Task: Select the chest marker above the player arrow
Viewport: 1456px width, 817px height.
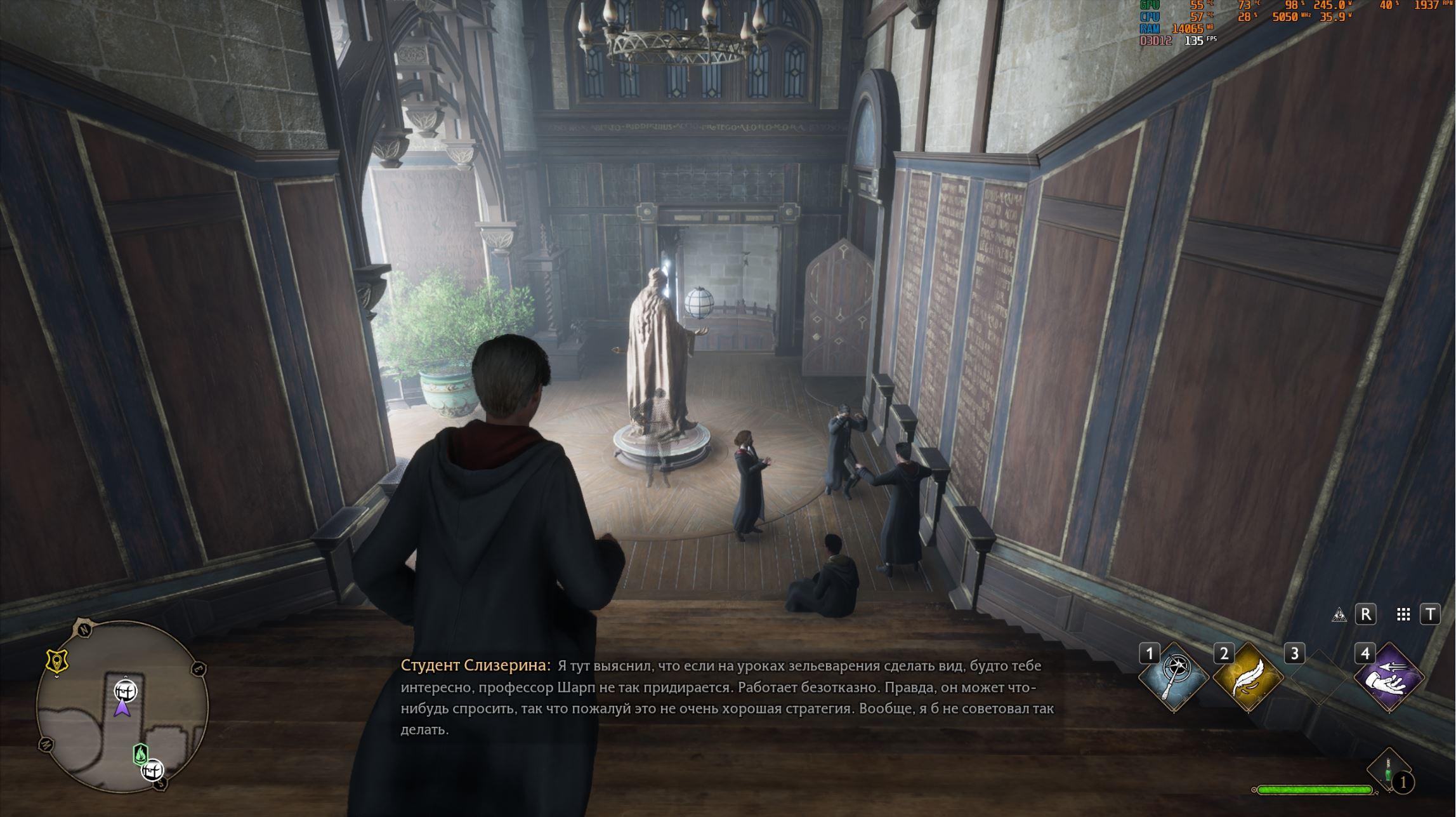Action: [125, 690]
